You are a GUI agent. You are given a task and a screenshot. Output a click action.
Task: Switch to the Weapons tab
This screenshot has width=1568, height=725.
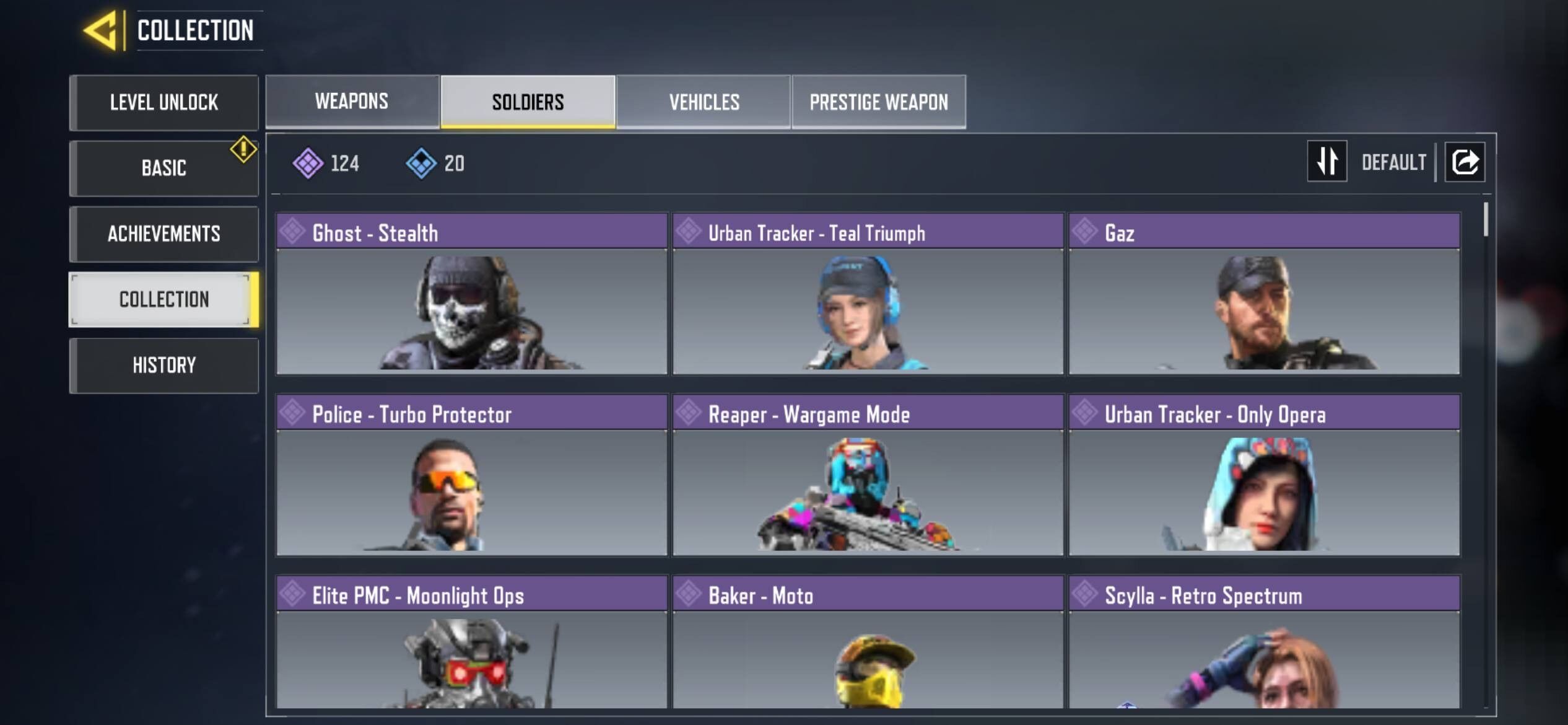coord(351,102)
